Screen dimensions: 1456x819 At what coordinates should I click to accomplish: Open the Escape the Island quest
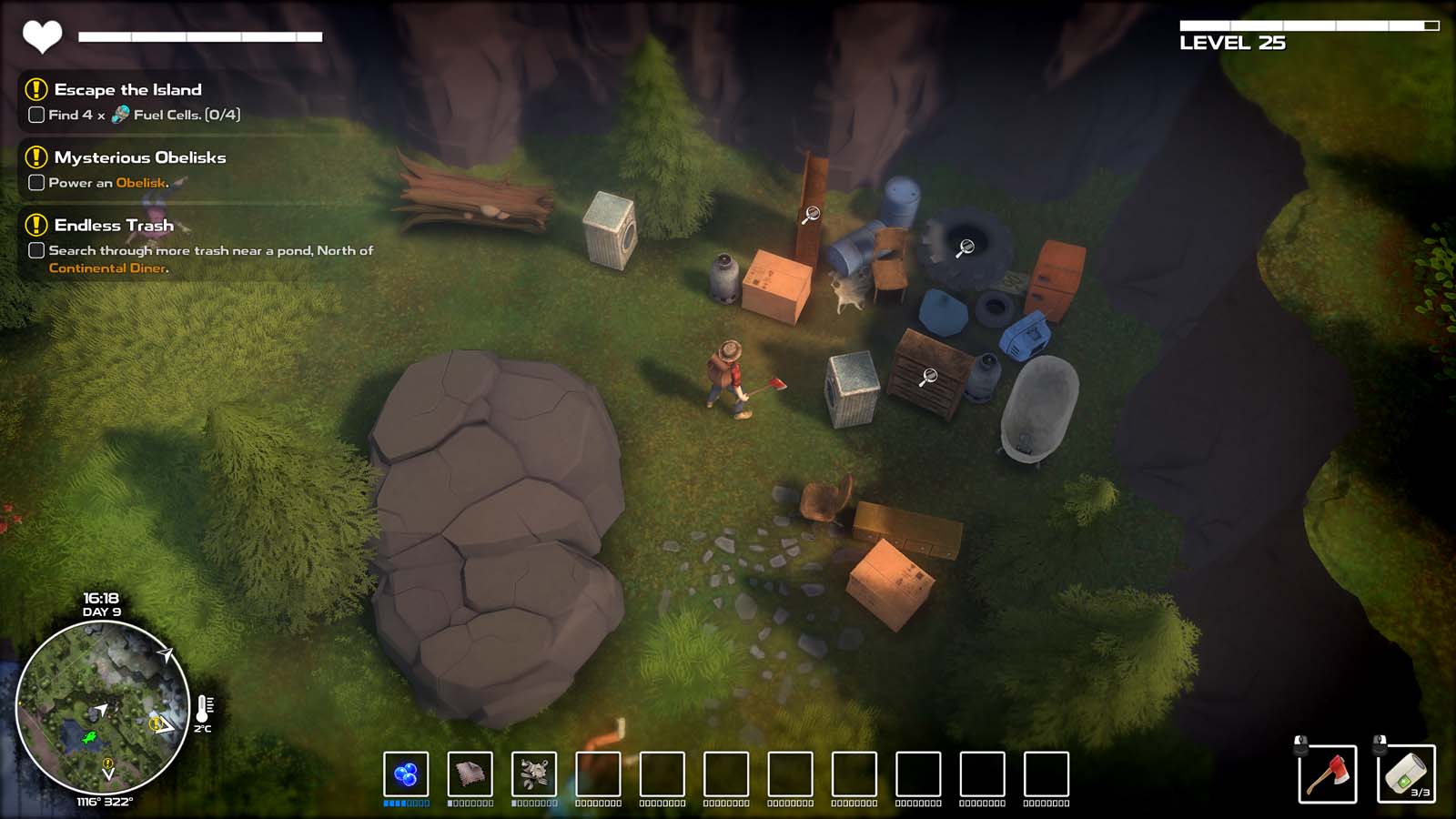127,89
